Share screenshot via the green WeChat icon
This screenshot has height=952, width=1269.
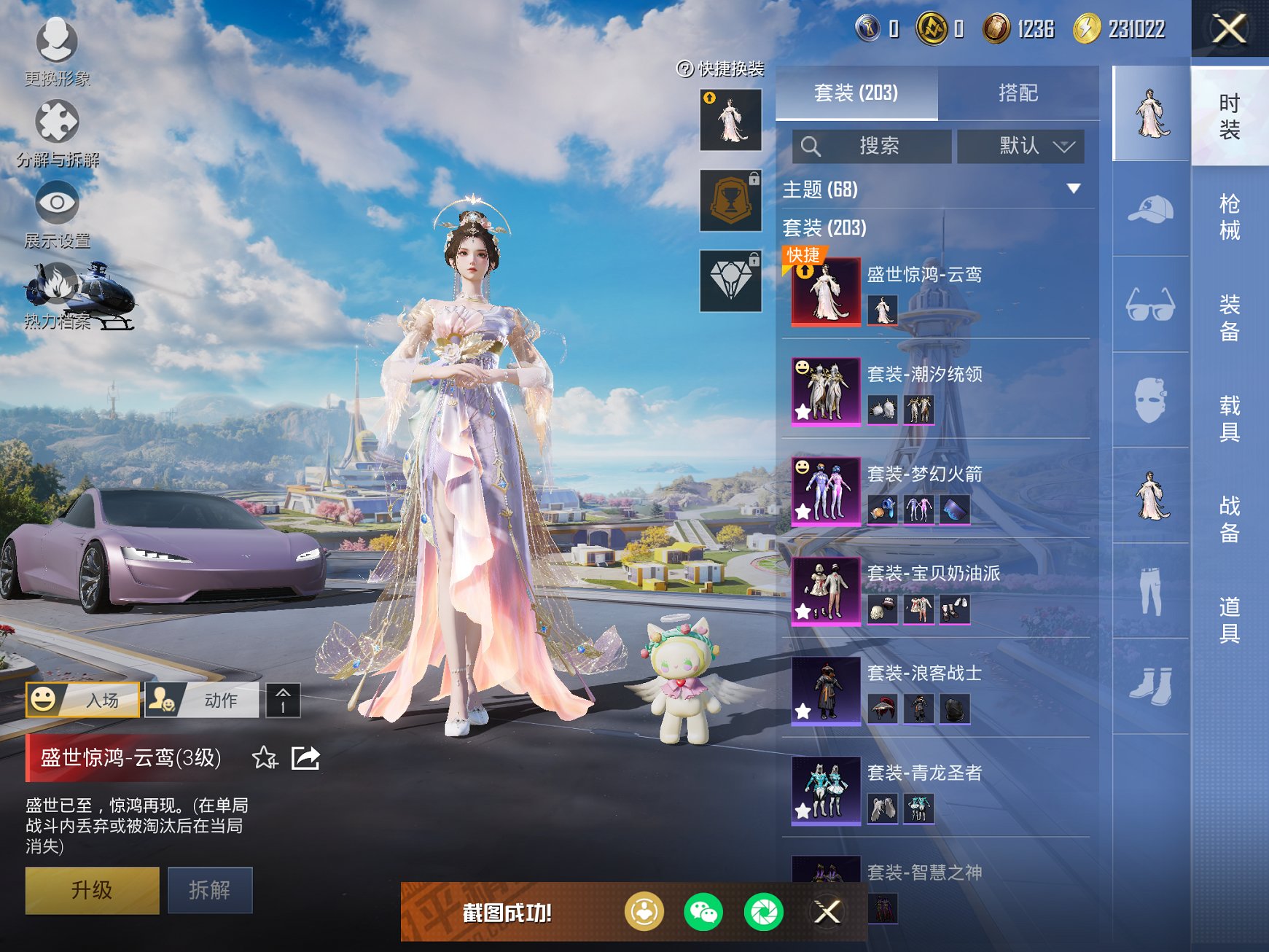click(703, 912)
